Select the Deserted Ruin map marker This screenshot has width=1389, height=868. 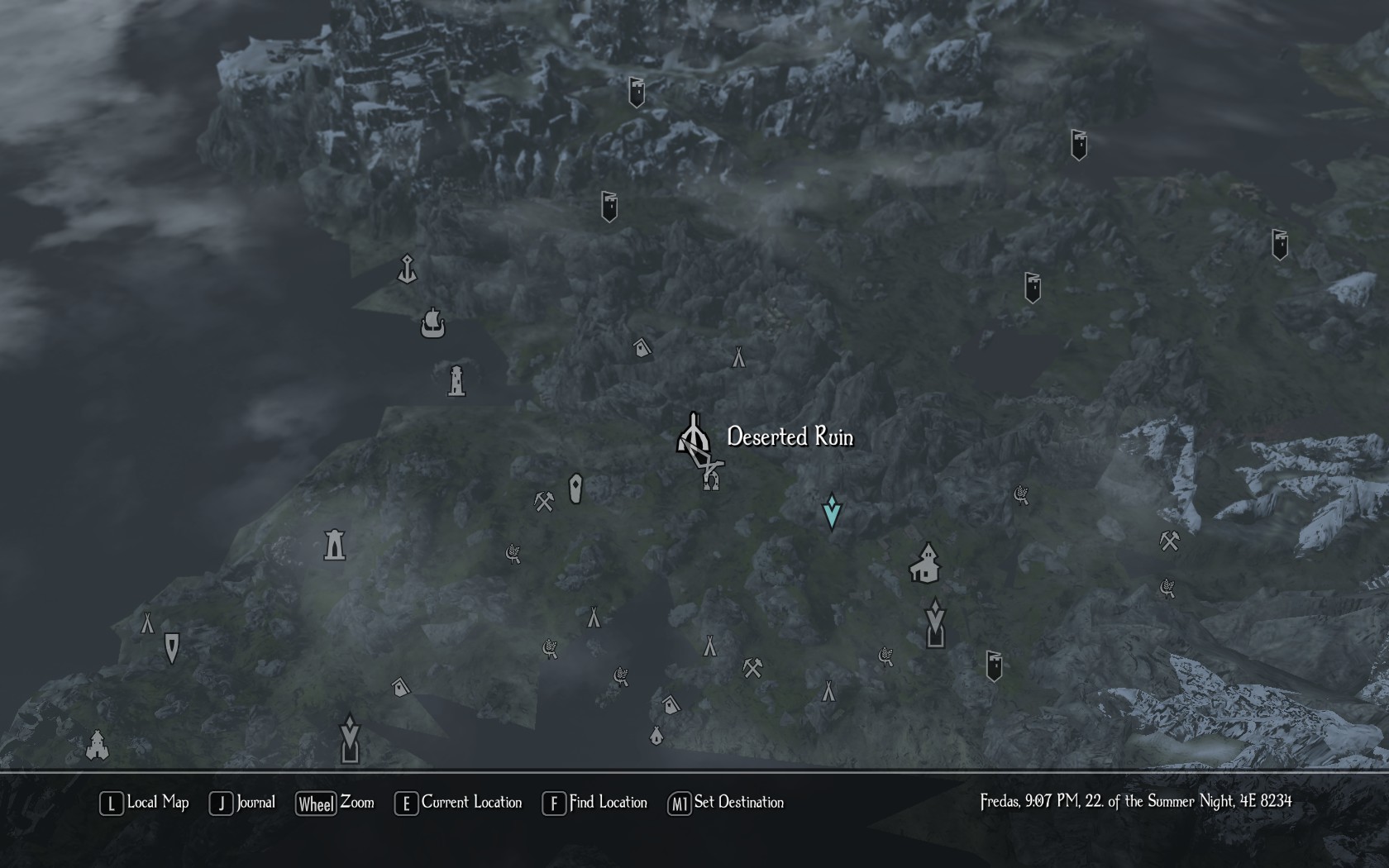coord(693,435)
